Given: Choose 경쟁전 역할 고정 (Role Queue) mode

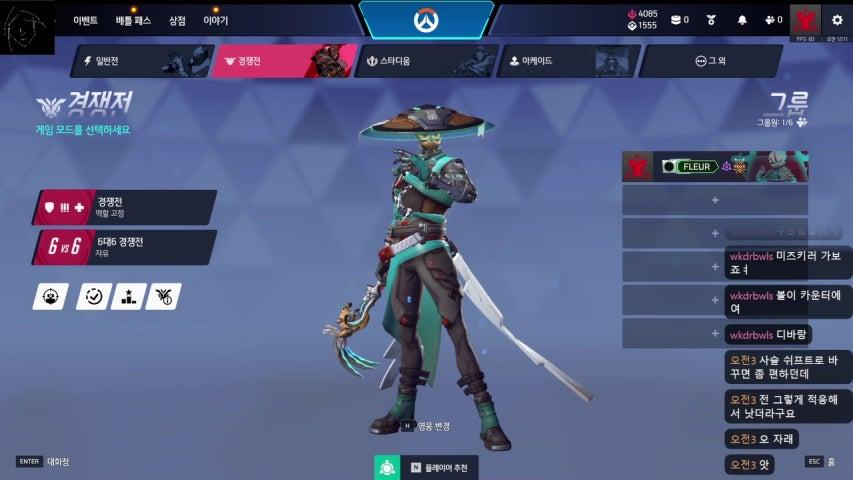Looking at the screenshot, I should pyautogui.click(x=125, y=207).
